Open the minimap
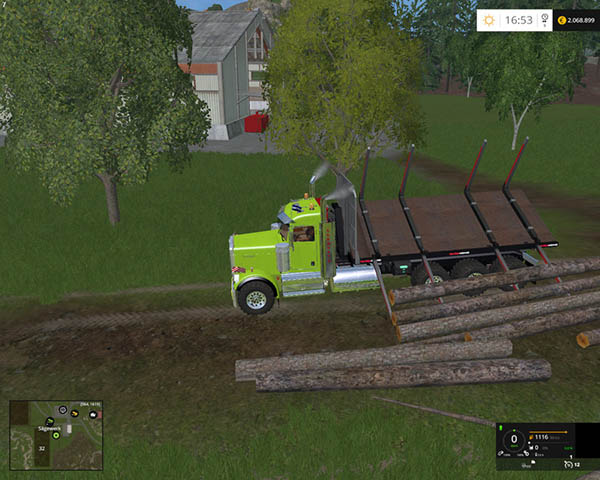 (56, 435)
